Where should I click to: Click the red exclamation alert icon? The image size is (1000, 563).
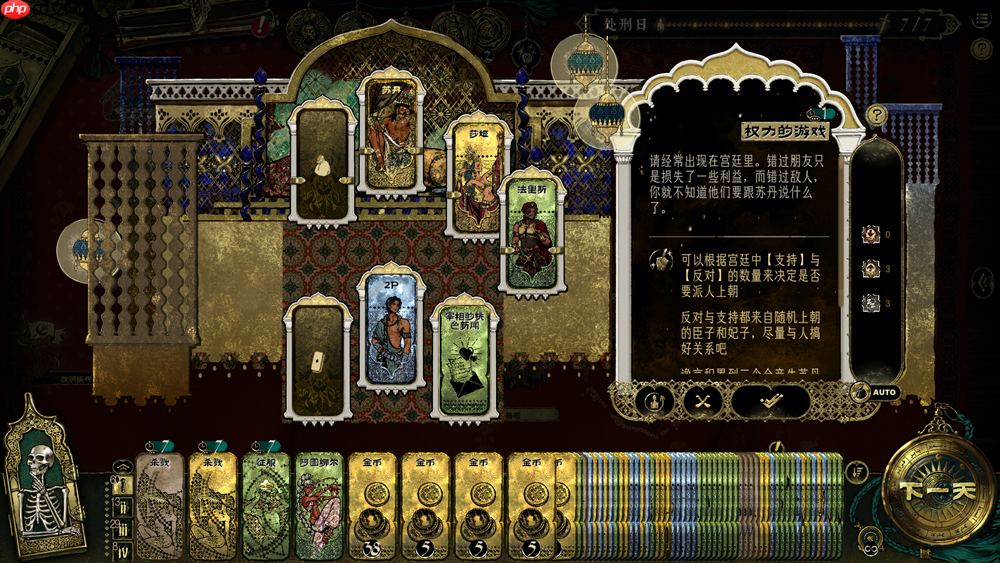pos(262,22)
